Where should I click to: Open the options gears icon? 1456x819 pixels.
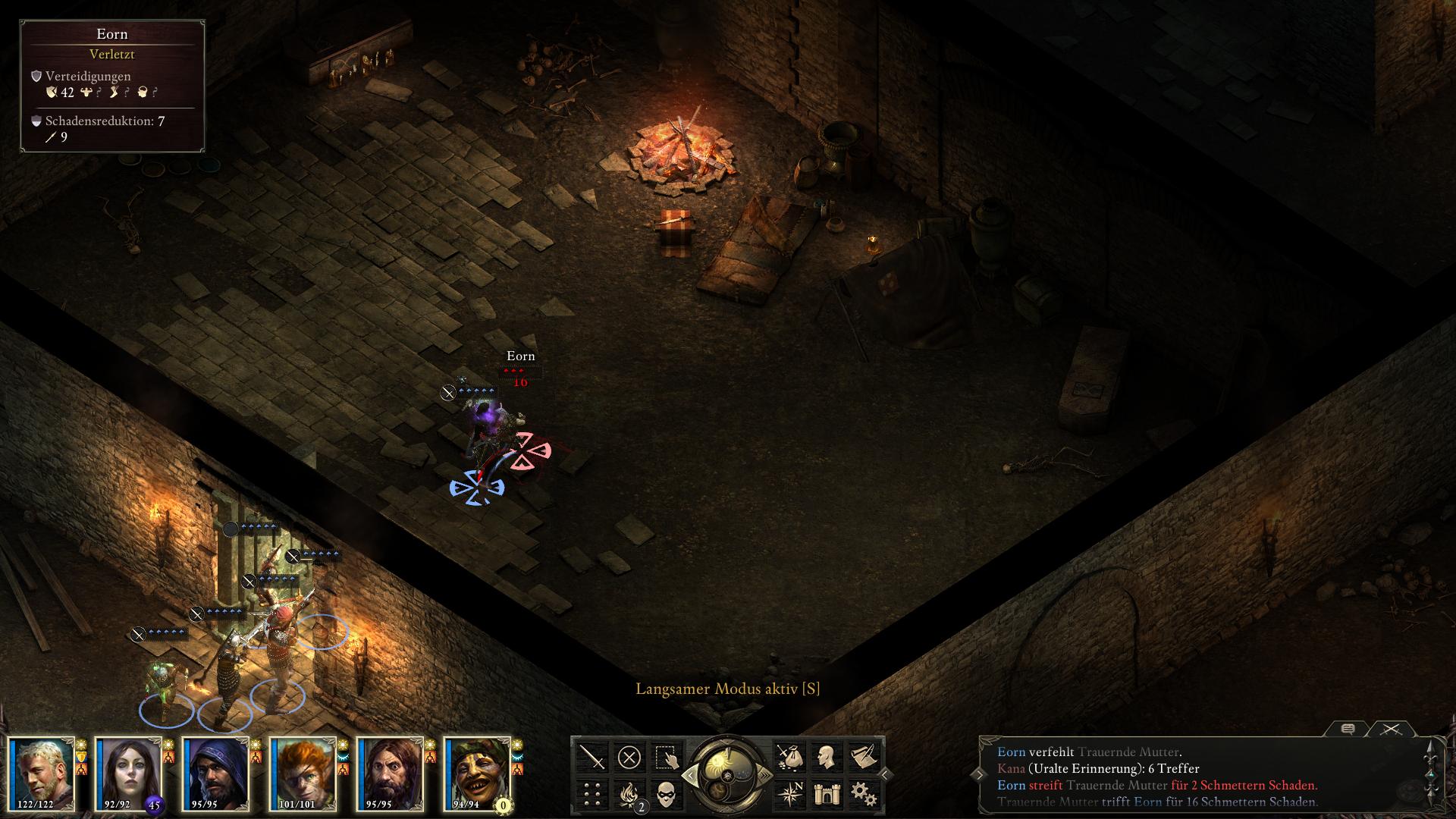coord(864,794)
